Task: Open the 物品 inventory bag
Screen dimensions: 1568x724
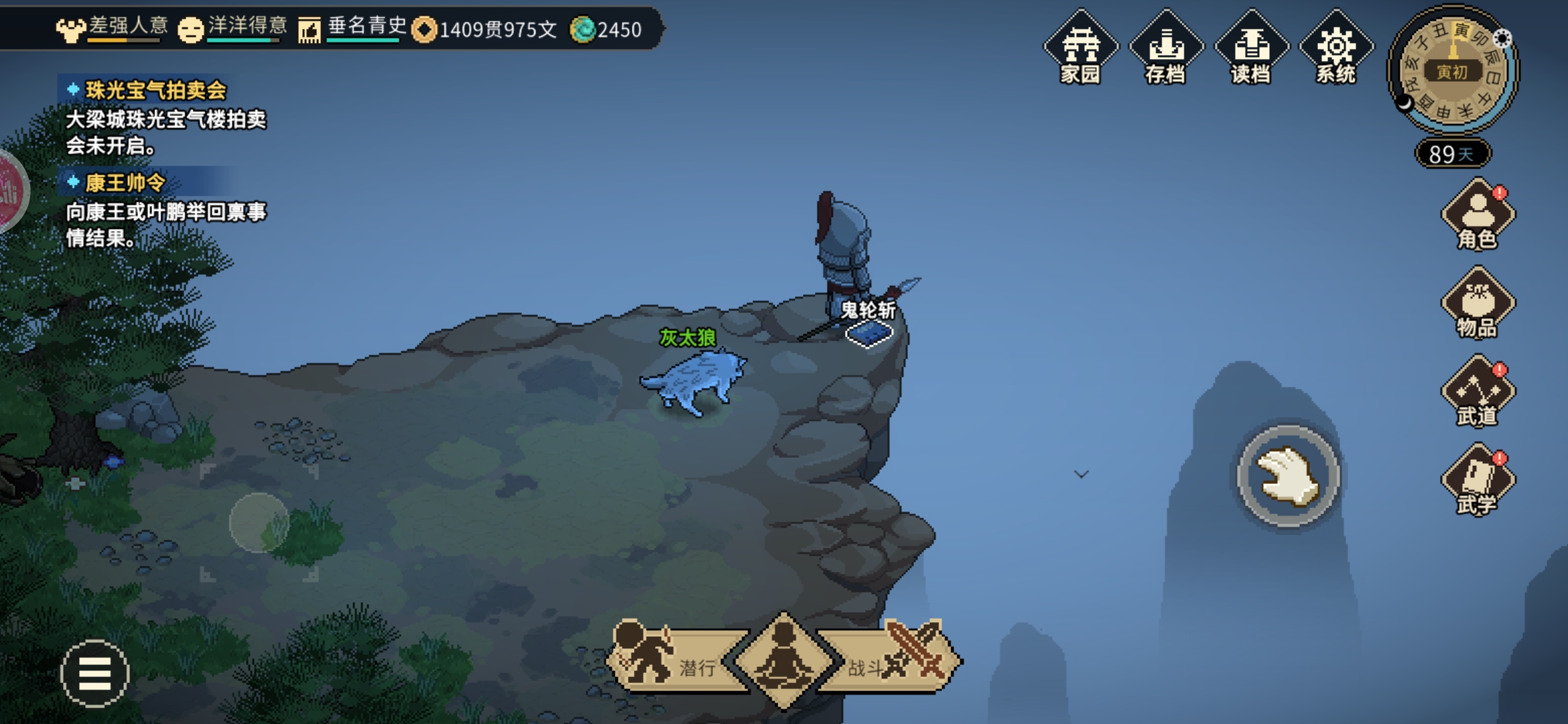Action: tap(1478, 304)
